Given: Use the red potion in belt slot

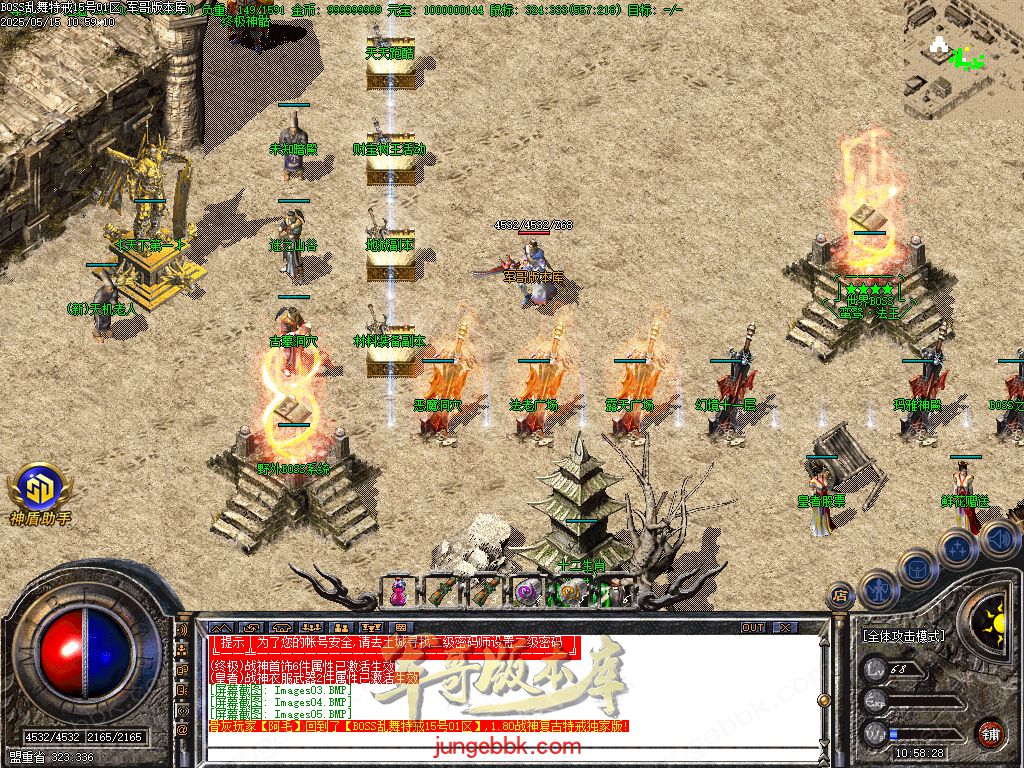Looking at the screenshot, I should pyautogui.click(x=399, y=592).
